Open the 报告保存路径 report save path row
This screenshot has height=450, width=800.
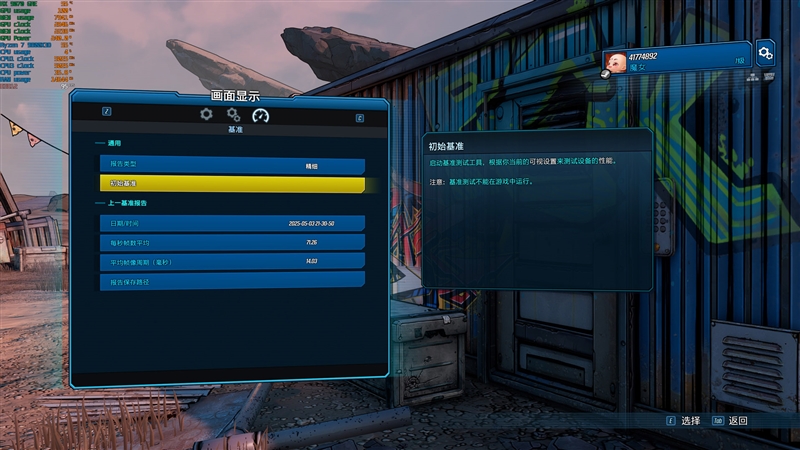tap(232, 281)
